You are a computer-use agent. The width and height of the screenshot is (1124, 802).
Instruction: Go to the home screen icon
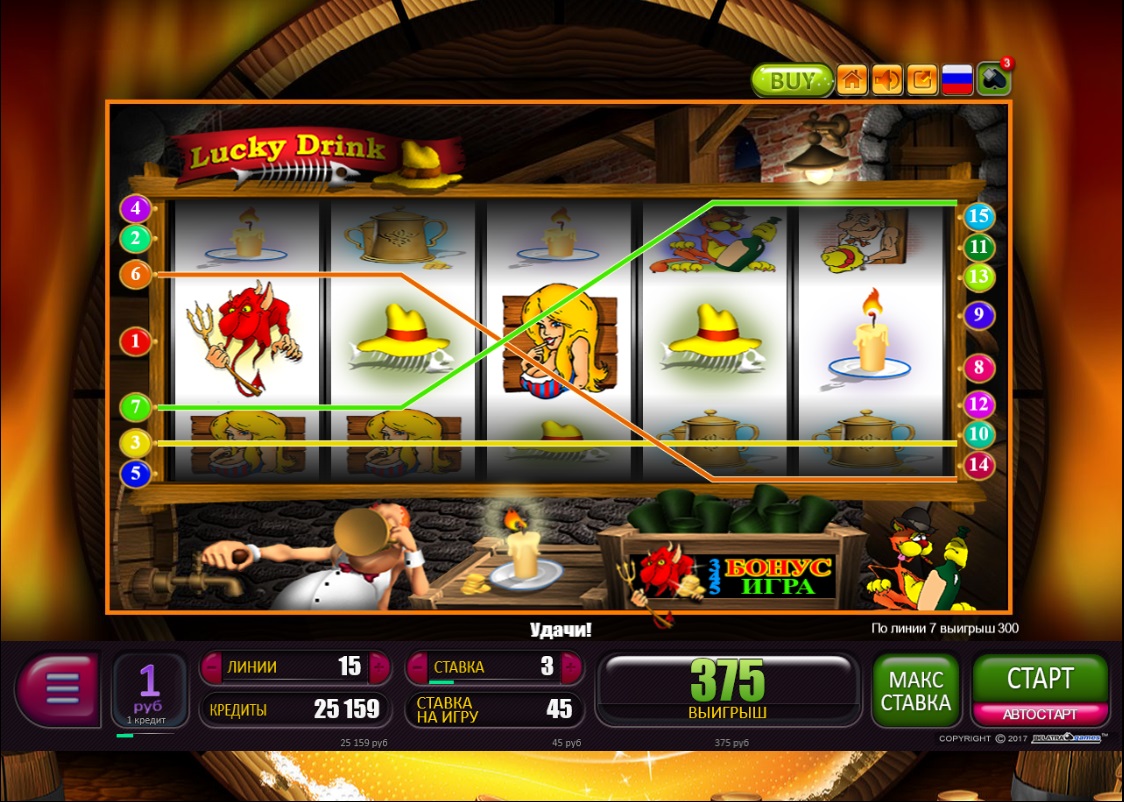(x=852, y=80)
